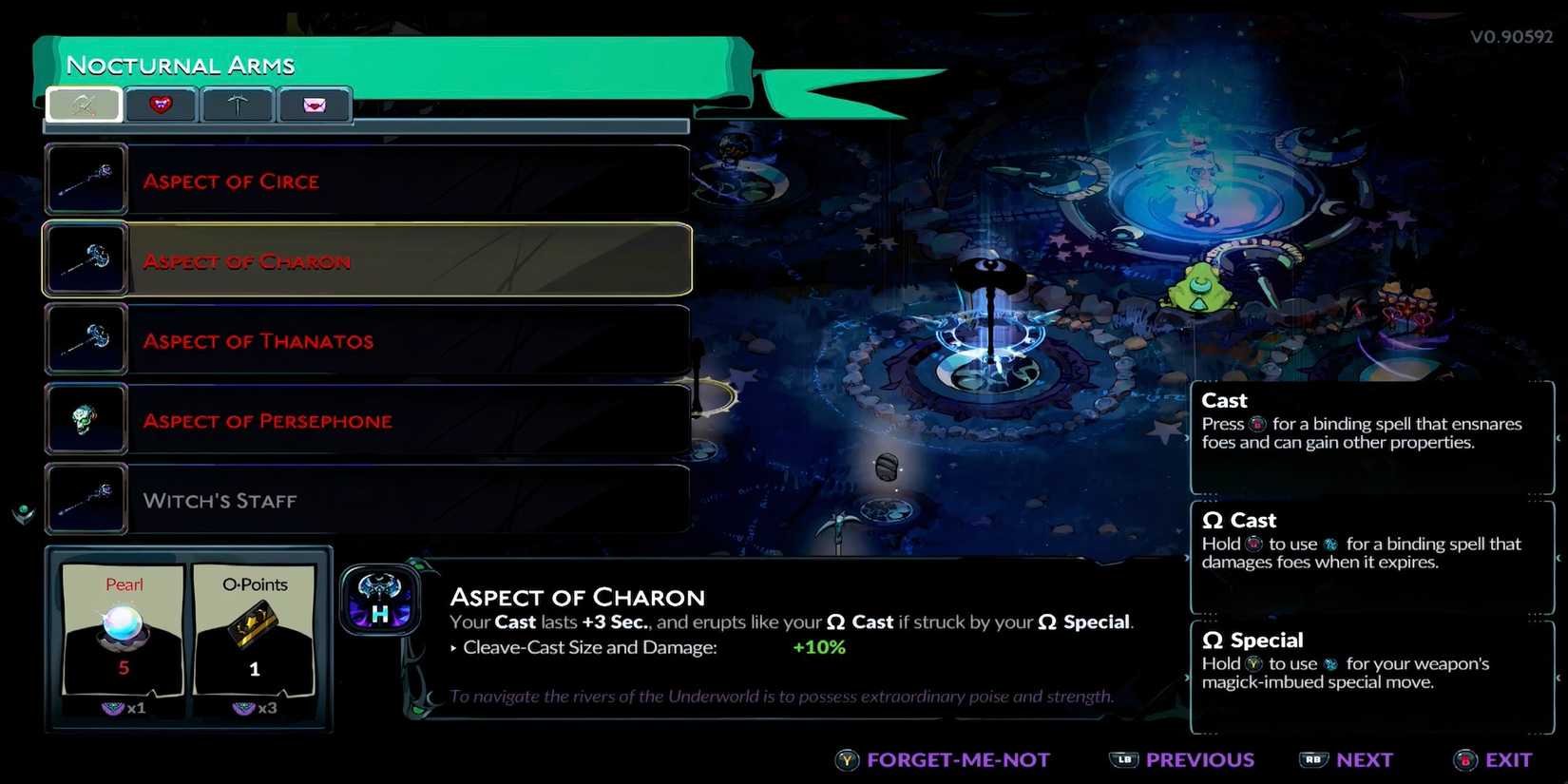Click the Charon emblem with H badge
Viewport: 1568px width, 784px height.
click(x=380, y=601)
